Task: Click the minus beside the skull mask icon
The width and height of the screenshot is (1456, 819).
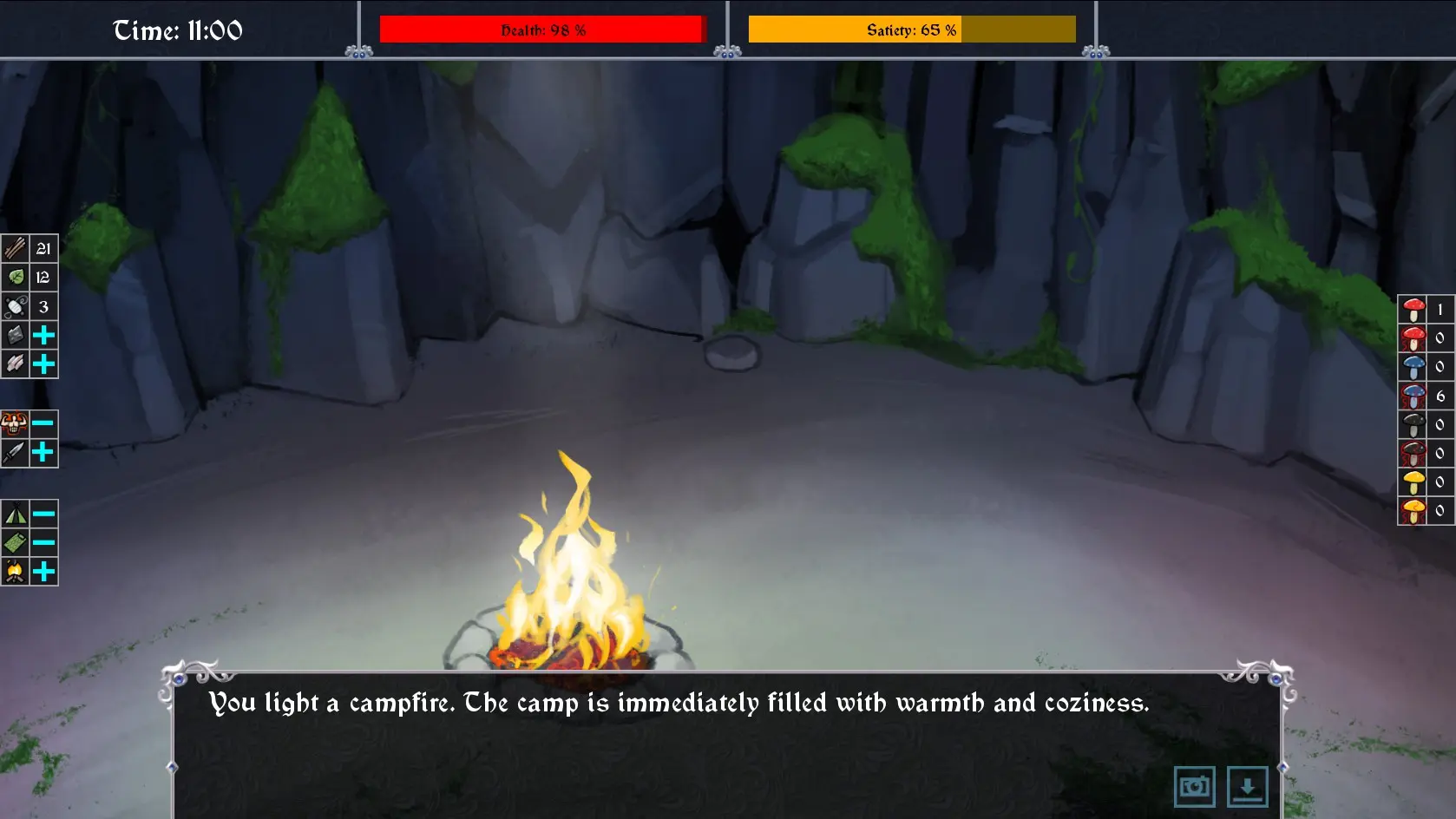Action: click(43, 423)
